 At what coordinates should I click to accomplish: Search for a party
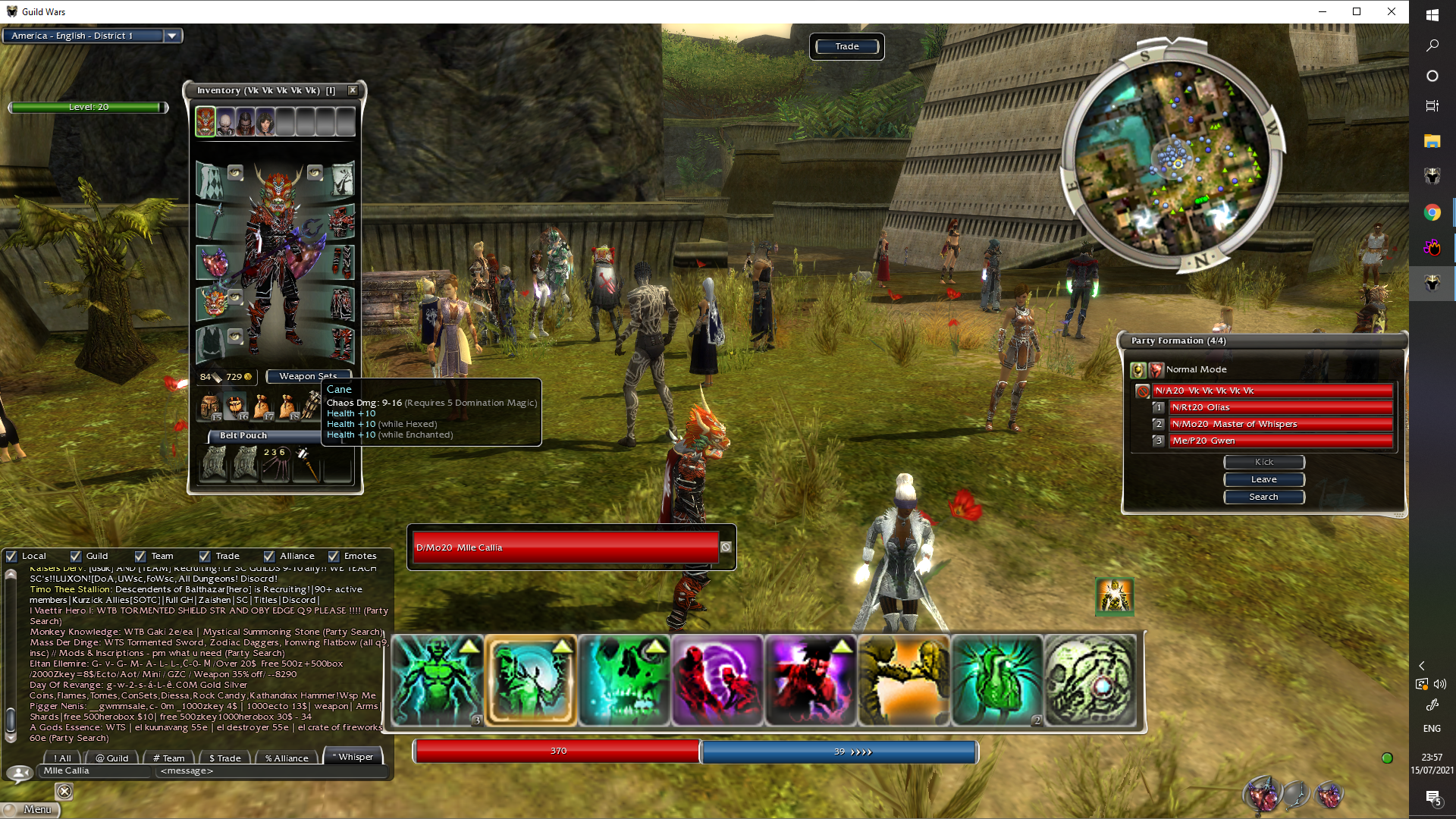[1263, 497]
